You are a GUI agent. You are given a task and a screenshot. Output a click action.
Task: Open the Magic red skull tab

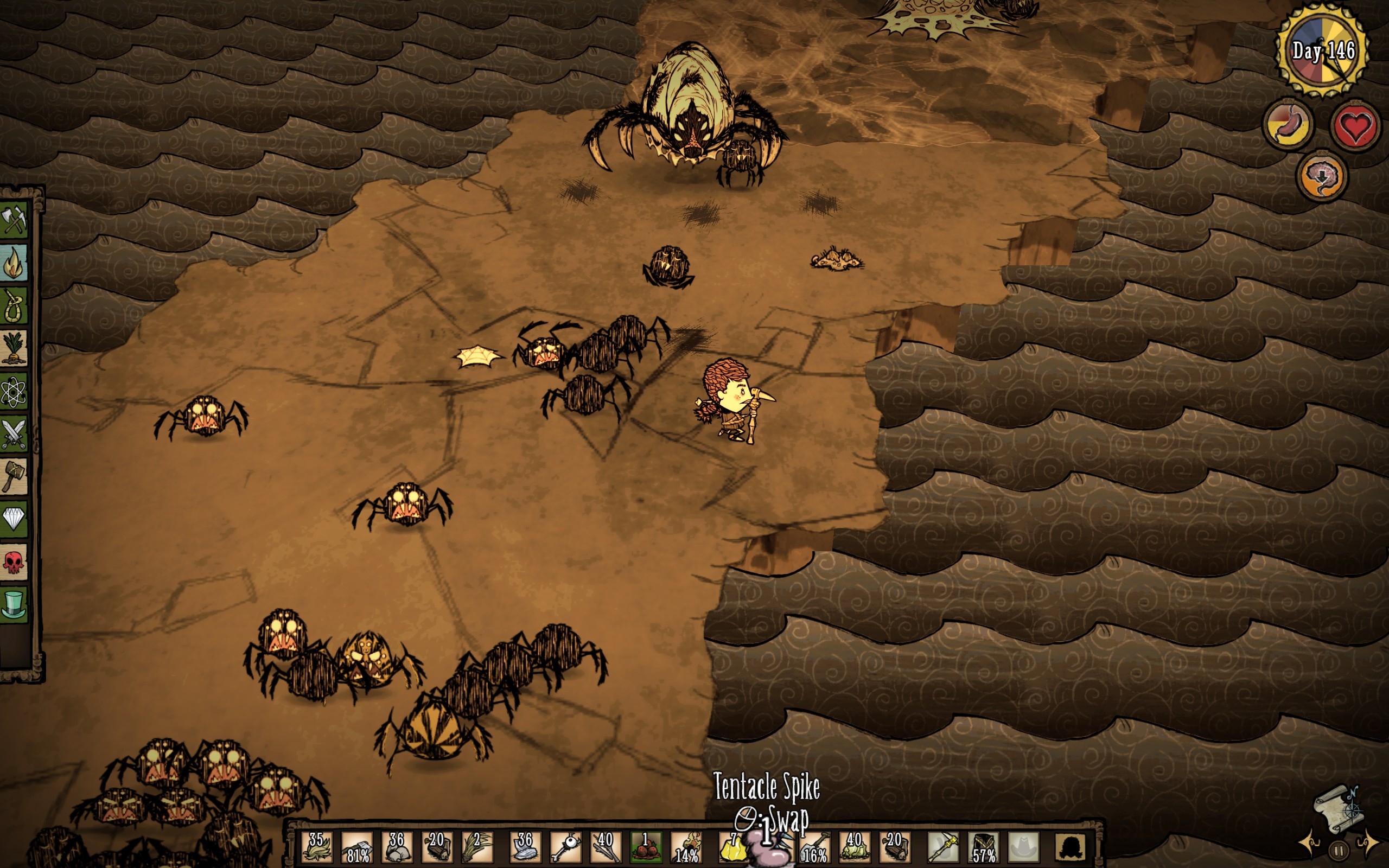pos(14,562)
